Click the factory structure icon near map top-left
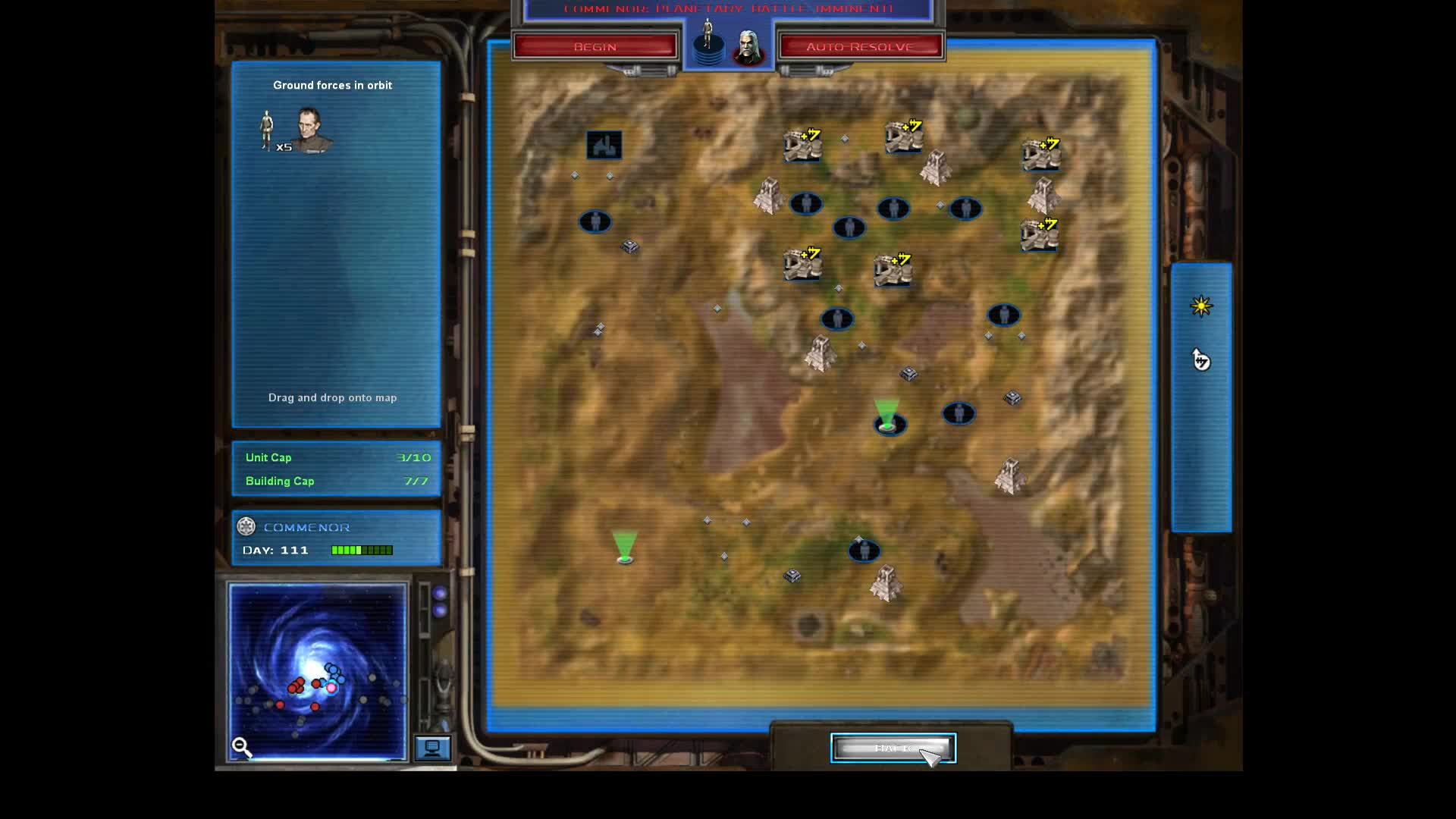This screenshot has width=1456, height=819. [604, 145]
